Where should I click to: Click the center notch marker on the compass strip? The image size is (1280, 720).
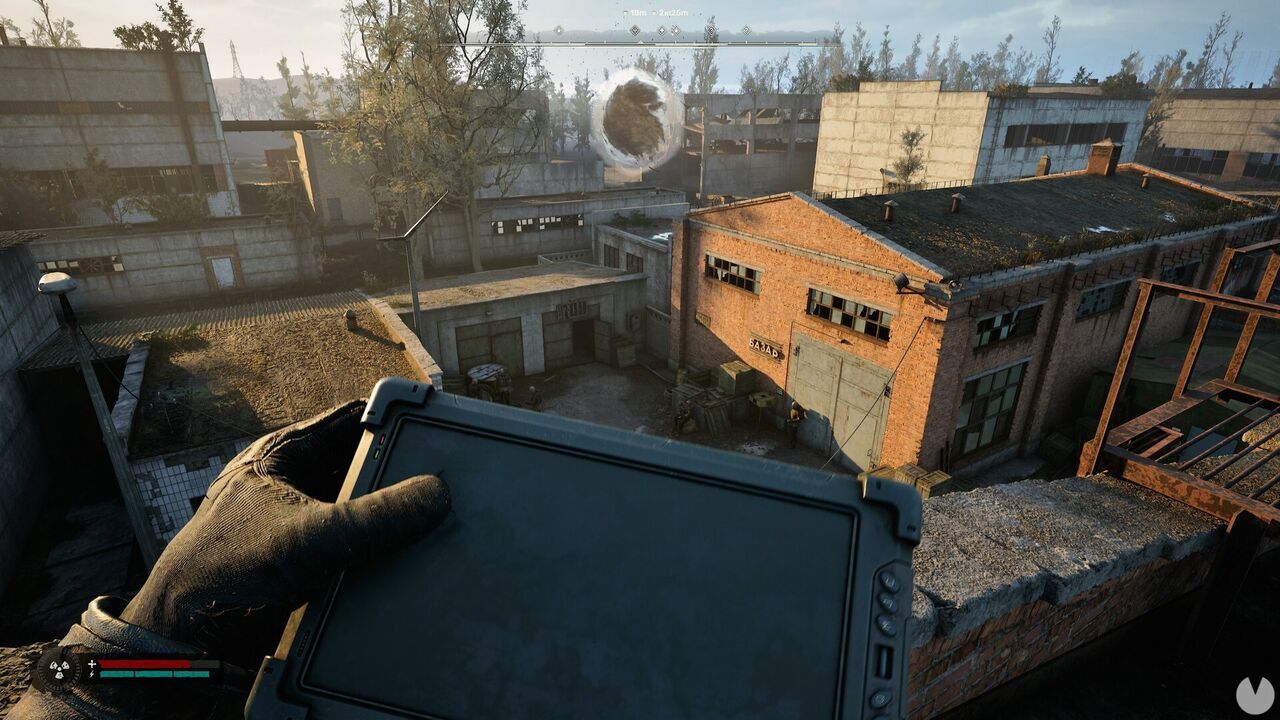point(640,41)
